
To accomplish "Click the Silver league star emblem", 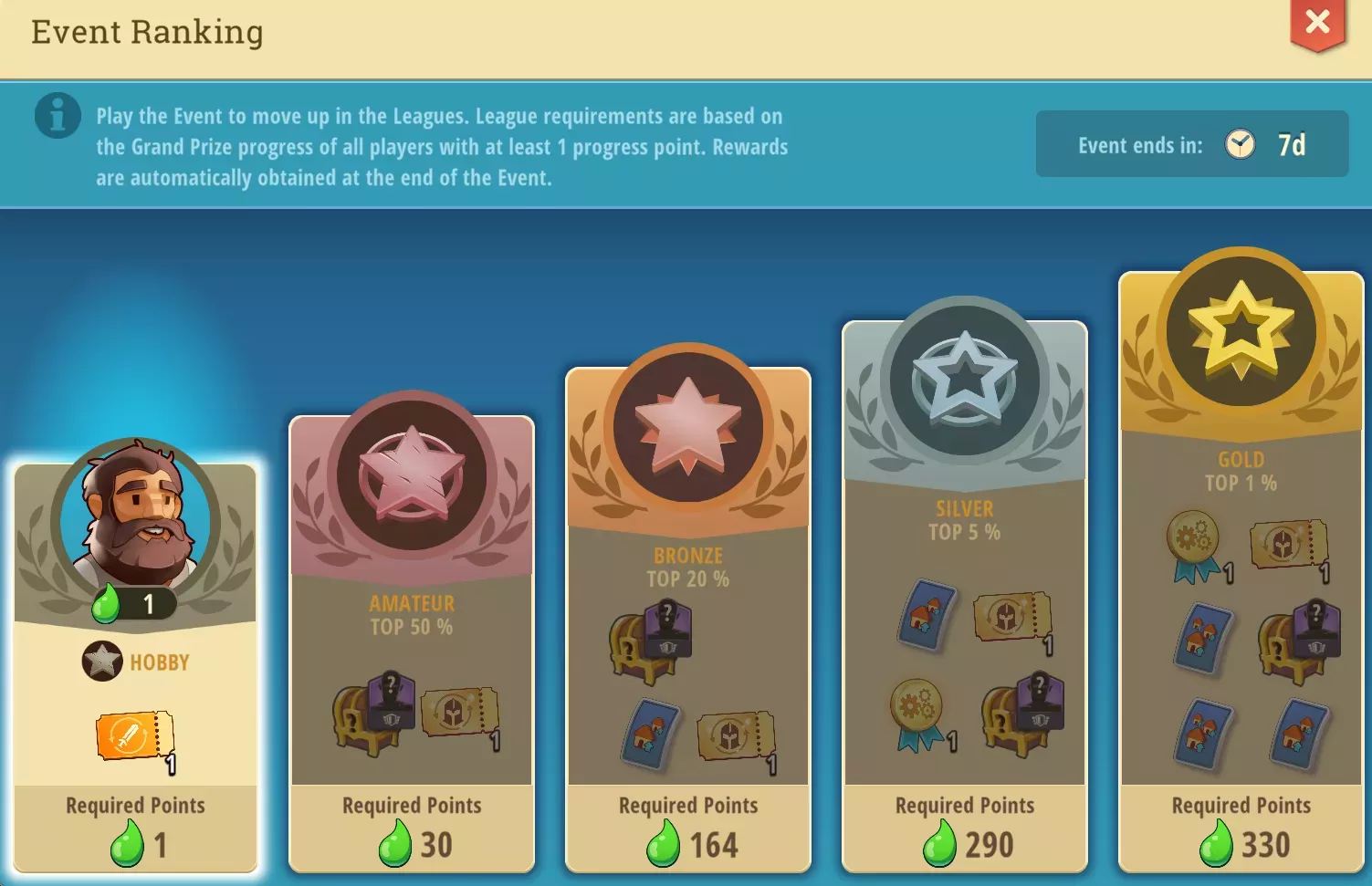I will click(965, 377).
